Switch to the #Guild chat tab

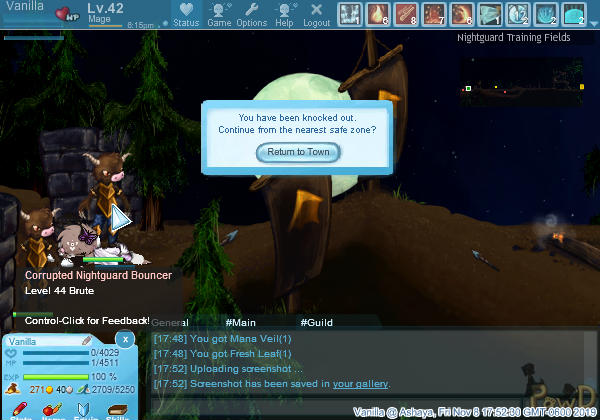coord(317,323)
